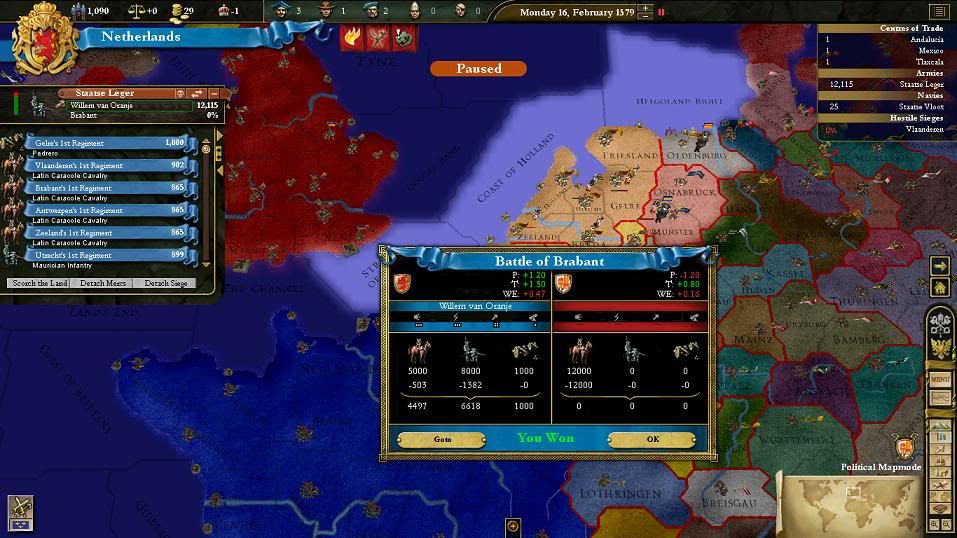Open the flame alert icon
The height and width of the screenshot is (538, 957).
click(x=353, y=37)
